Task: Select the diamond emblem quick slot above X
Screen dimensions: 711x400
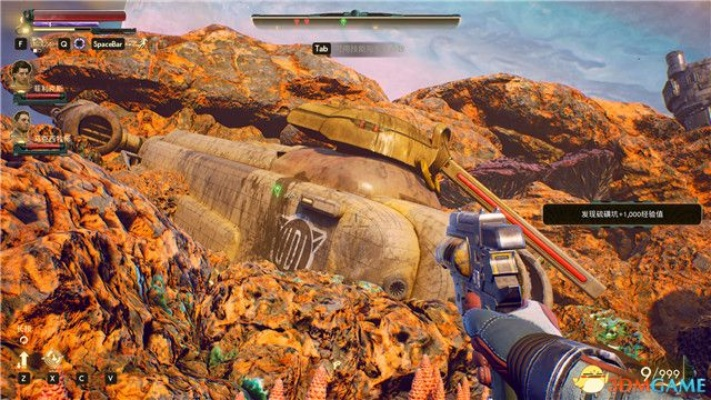Action: (x=50, y=359)
